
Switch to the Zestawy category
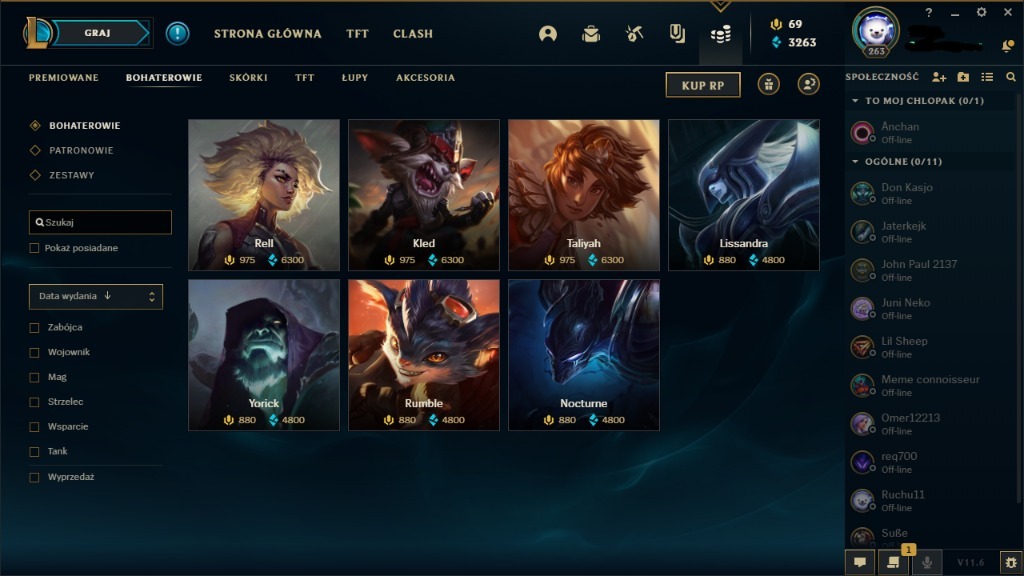tap(72, 175)
